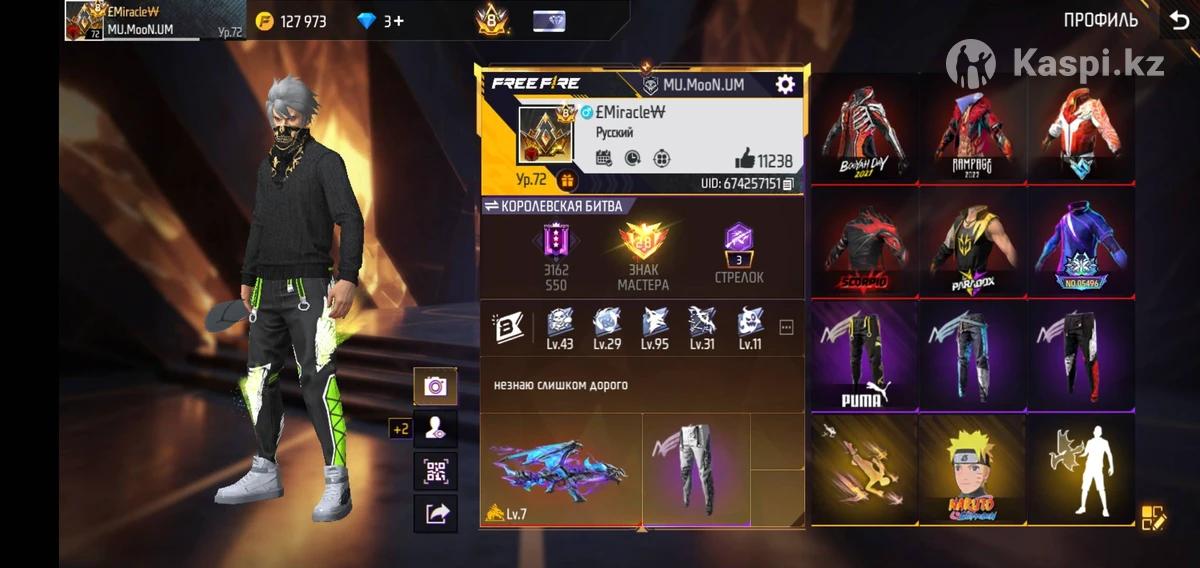
Task: Copy the UID number
Action: click(x=789, y=184)
